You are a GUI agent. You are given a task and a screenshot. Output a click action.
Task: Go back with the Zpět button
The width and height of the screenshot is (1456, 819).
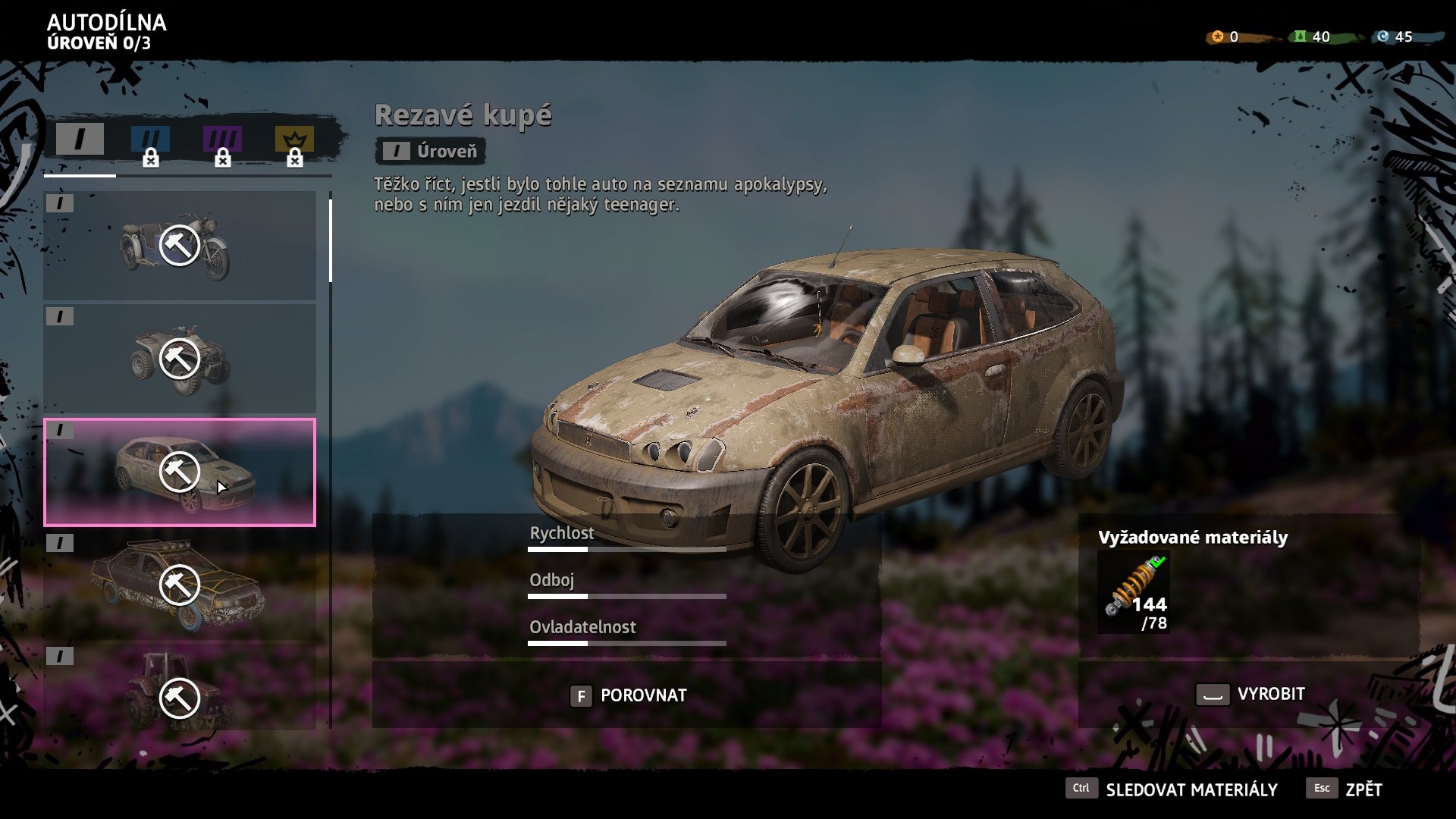click(1345, 789)
